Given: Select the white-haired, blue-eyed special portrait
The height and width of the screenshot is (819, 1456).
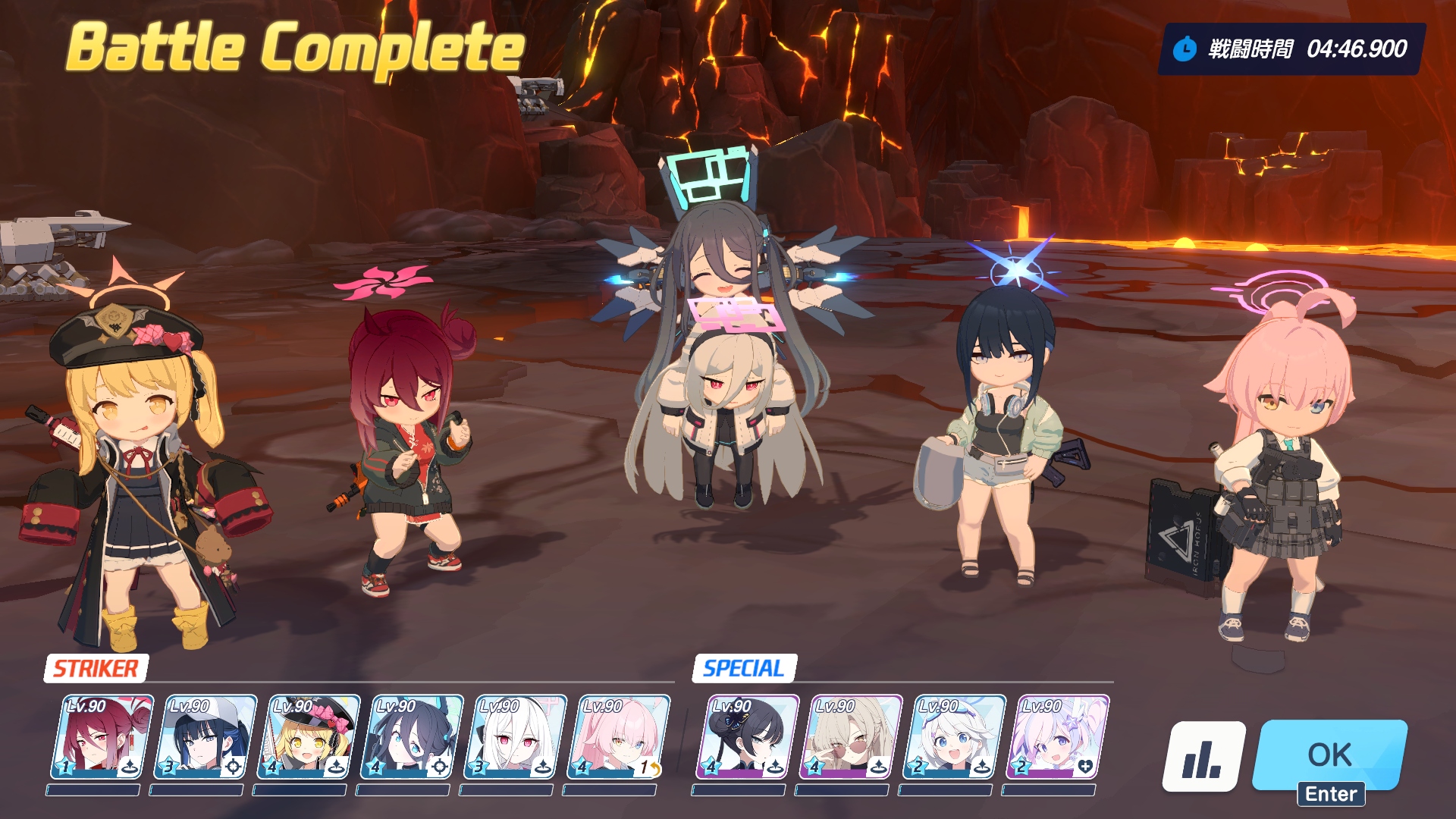Looking at the screenshot, I should (x=953, y=737).
